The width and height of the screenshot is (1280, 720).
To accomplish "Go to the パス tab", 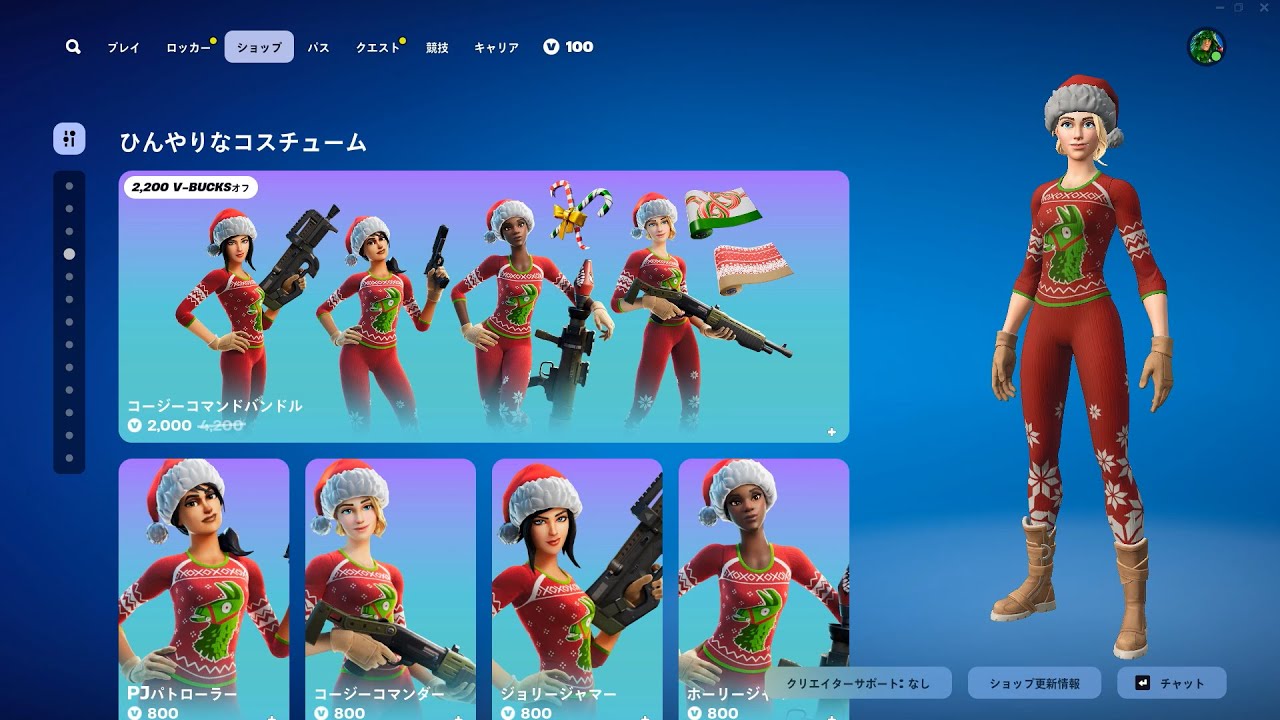I will coord(318,47).
